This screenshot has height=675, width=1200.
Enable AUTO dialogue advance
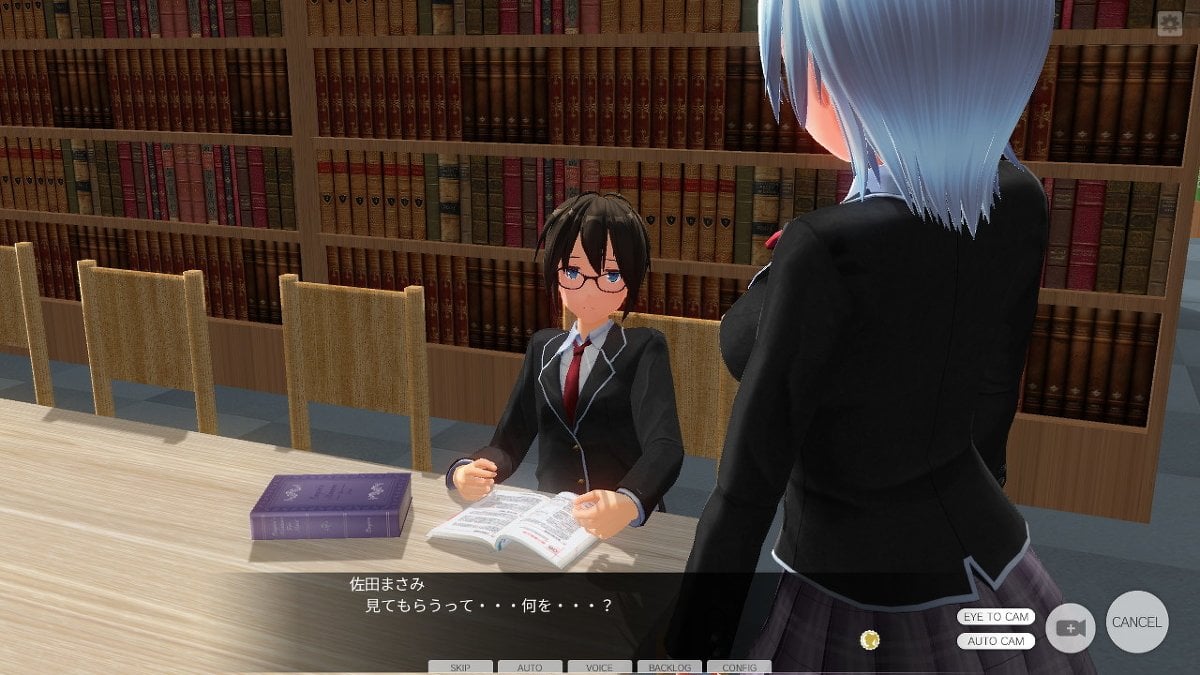tap(530, 667)
